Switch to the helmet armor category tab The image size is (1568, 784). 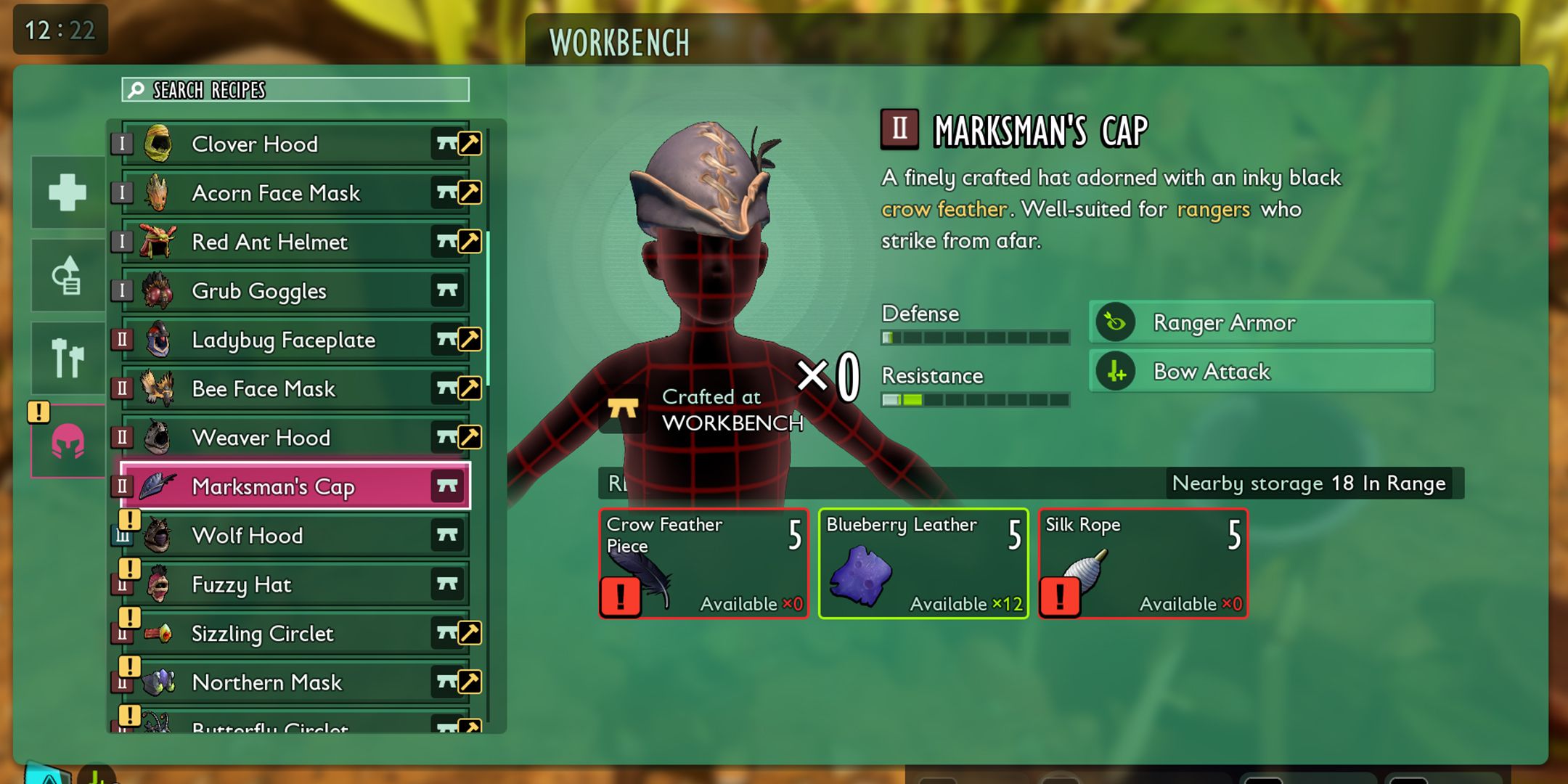(68, 441)
